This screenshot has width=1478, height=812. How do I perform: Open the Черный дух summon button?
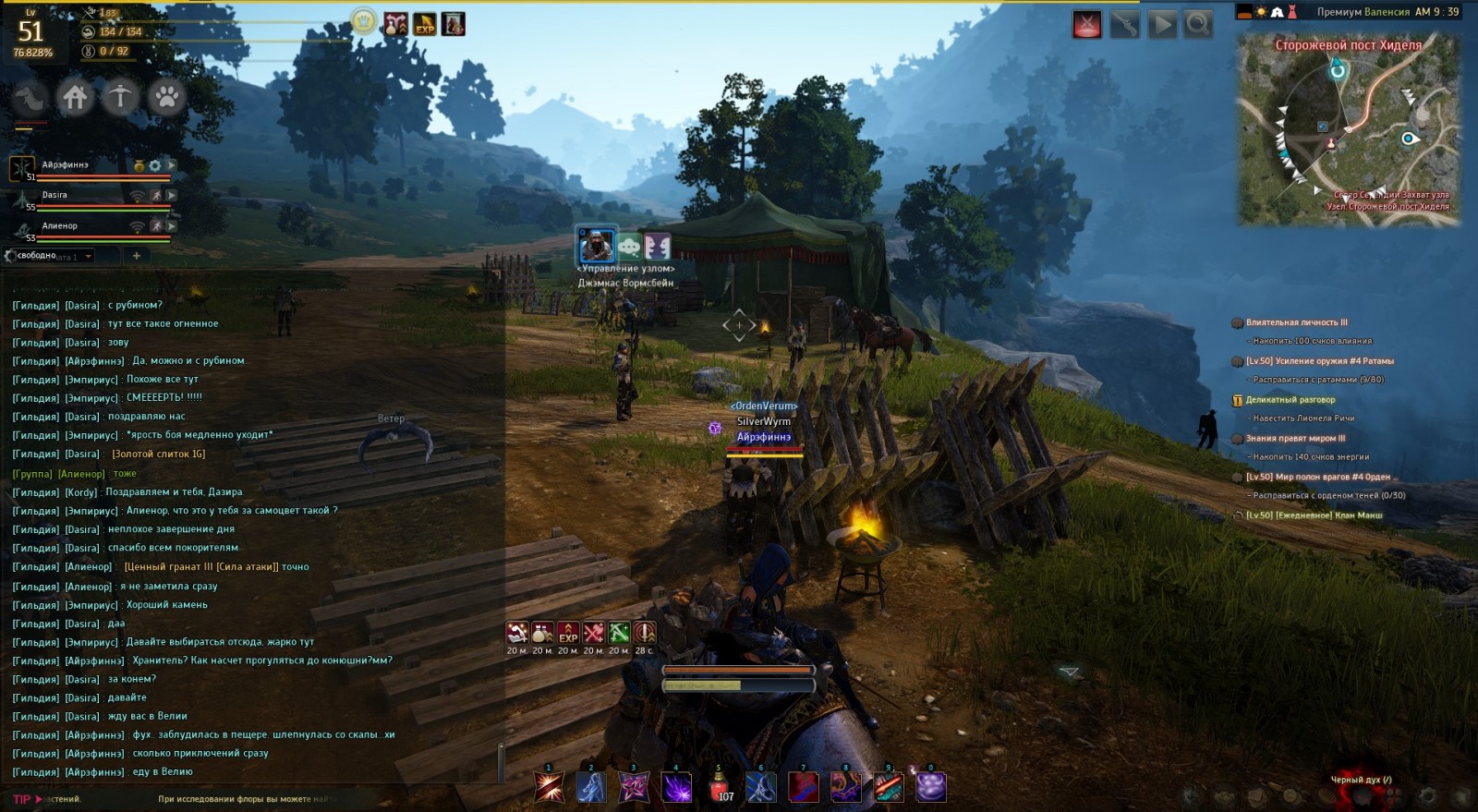coord(1361,780)
